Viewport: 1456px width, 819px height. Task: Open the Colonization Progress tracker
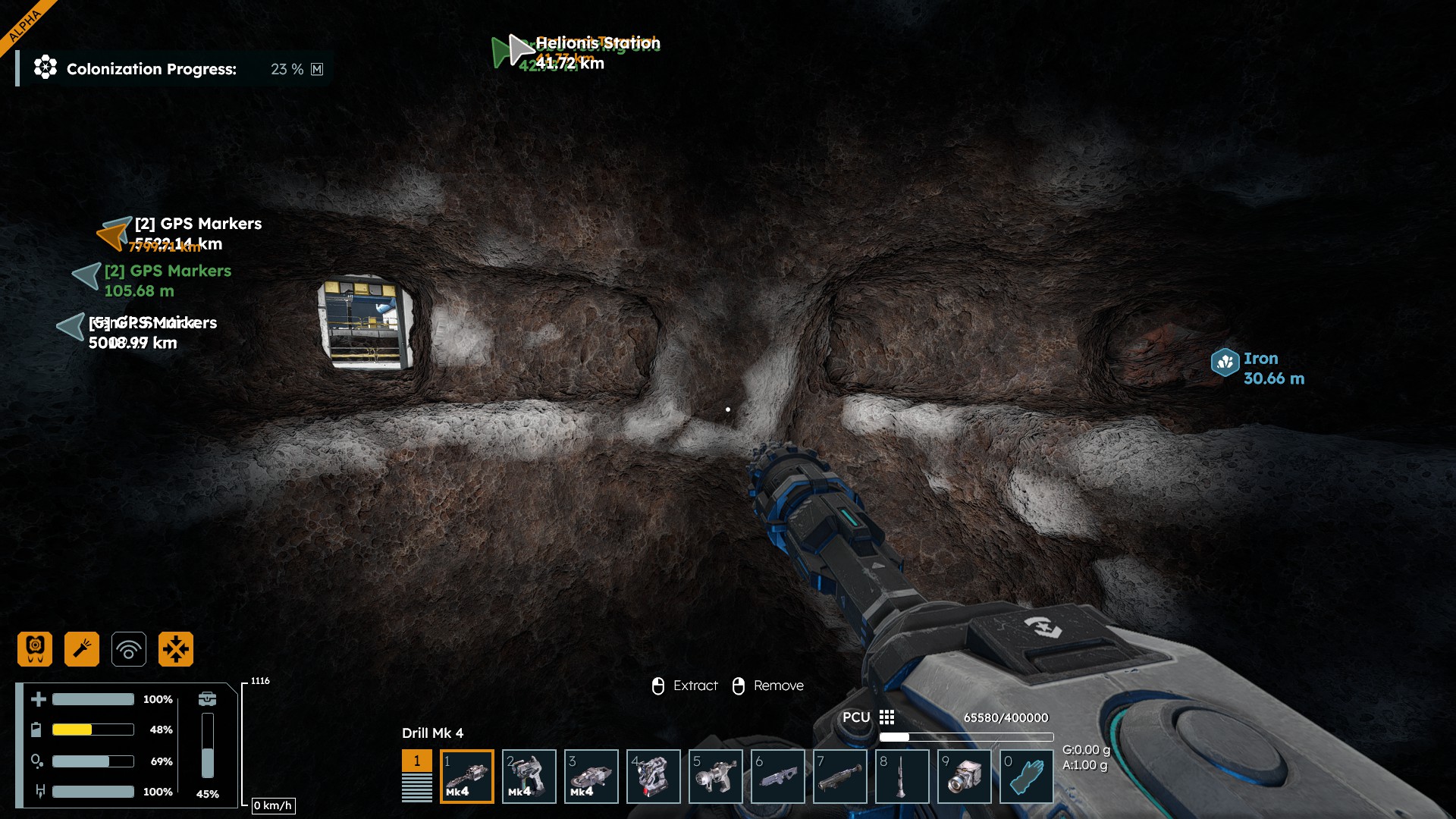click(x=152, y=69)
